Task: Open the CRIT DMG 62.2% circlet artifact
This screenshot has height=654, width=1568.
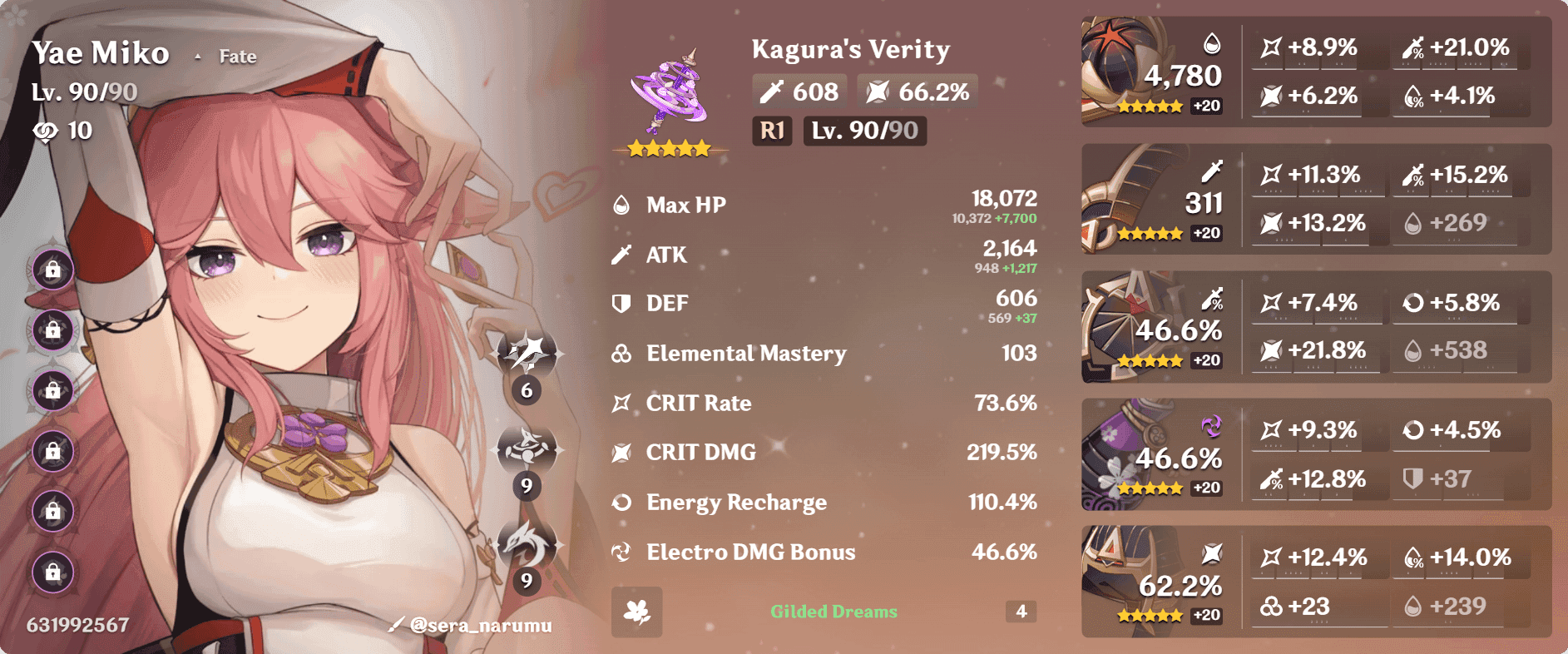Action: (1153, 582)
